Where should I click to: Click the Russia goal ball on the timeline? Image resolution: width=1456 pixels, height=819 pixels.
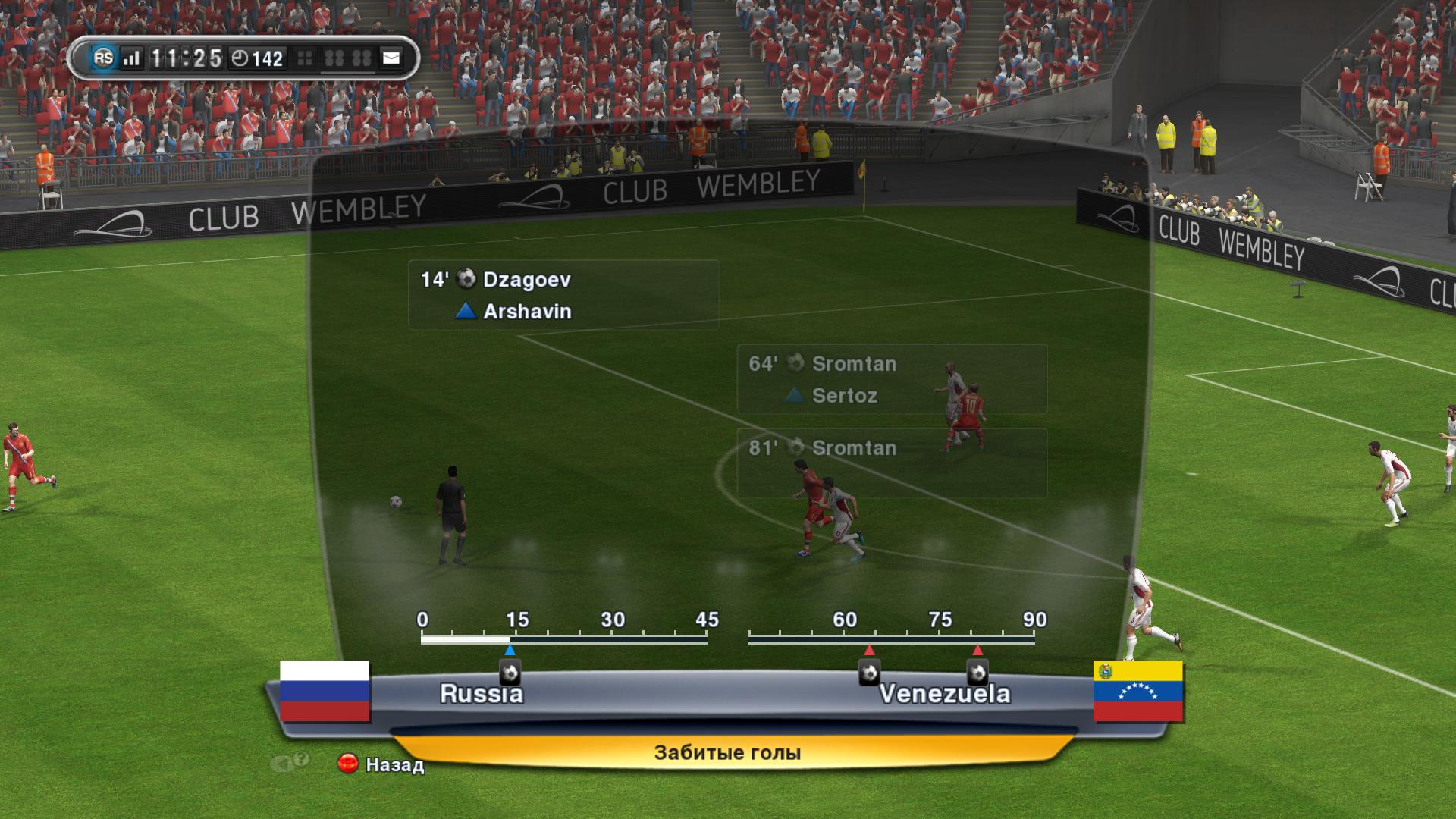pyautogui.click(x=510, y=672)
